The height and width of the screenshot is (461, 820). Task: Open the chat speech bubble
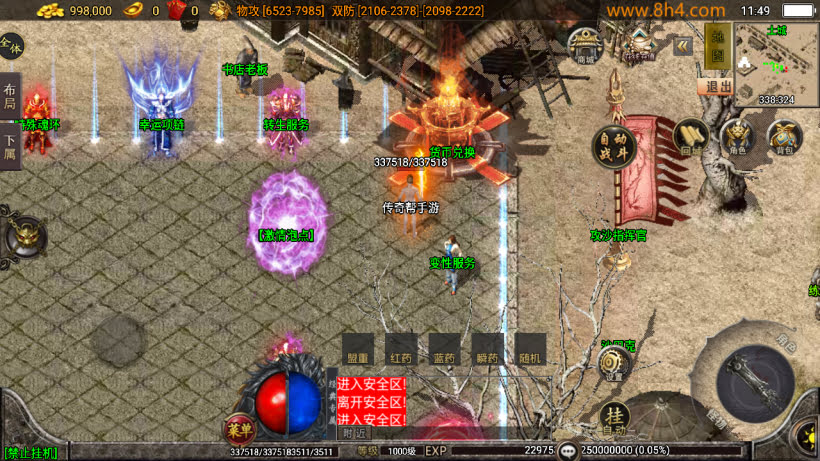[x=568, y=451]
